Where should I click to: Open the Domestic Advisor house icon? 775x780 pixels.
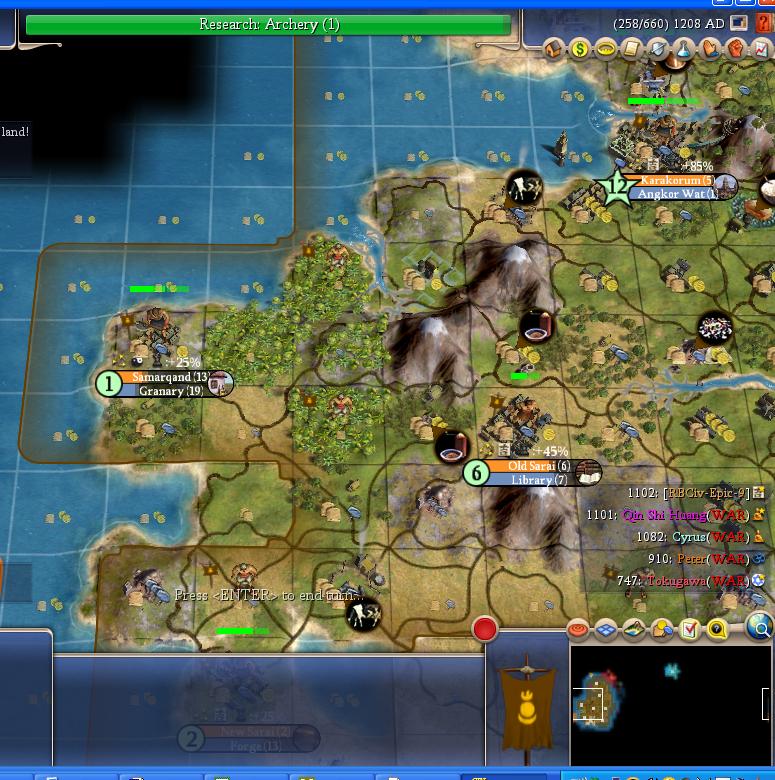coord(553,48)
